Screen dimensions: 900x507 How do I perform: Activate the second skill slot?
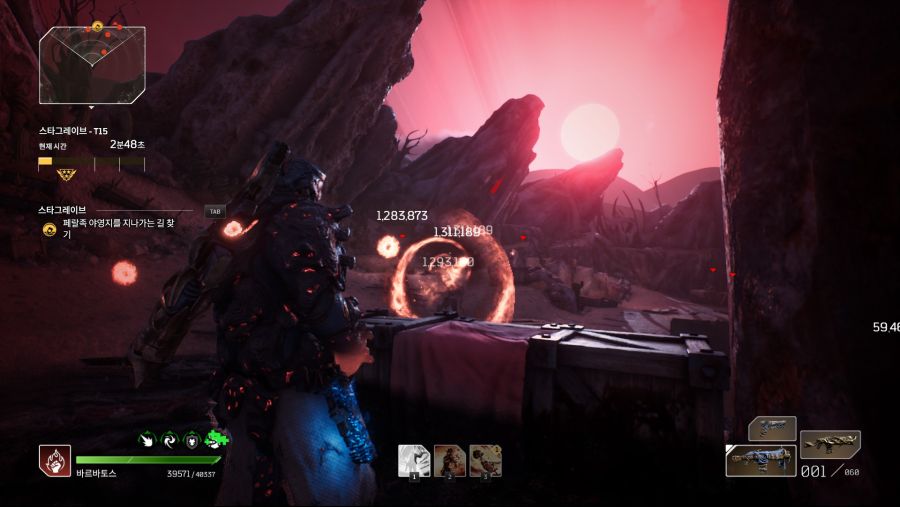coord(450,460)
